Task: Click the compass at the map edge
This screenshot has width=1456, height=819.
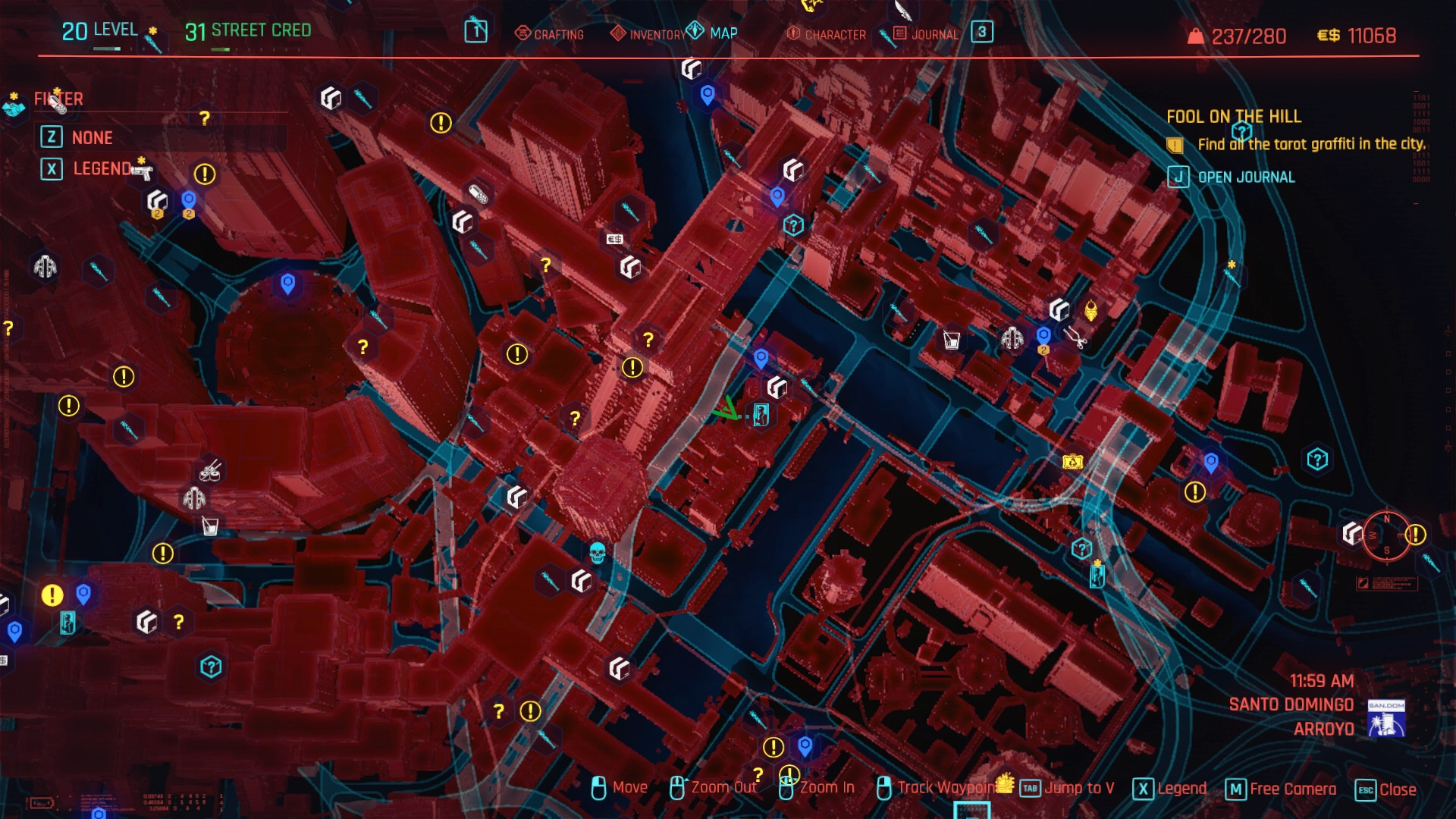Action: coord(1386,535)
